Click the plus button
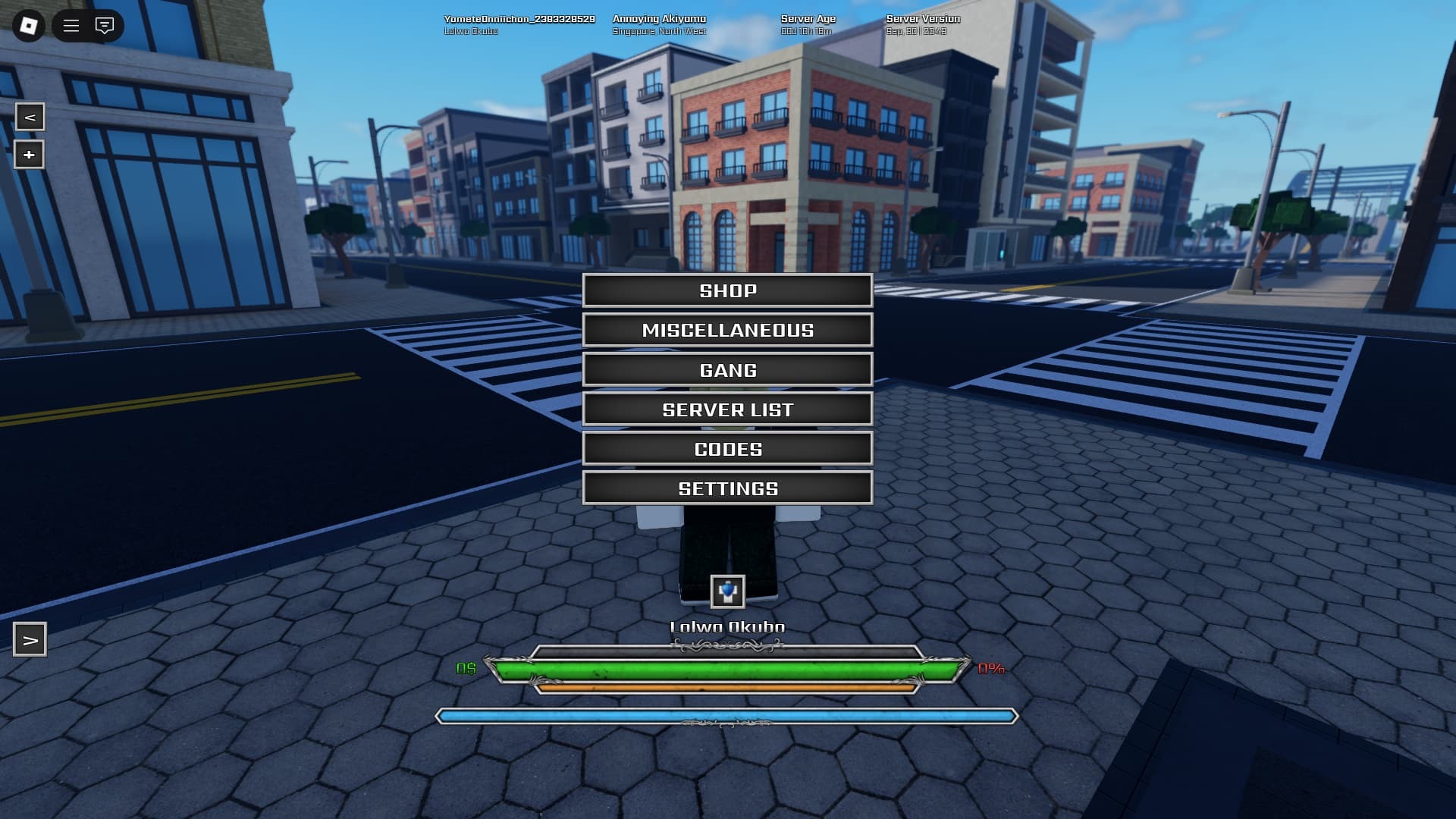This screenshot has height=819, width=1456. pyautogui.click(x=30, y=155)
